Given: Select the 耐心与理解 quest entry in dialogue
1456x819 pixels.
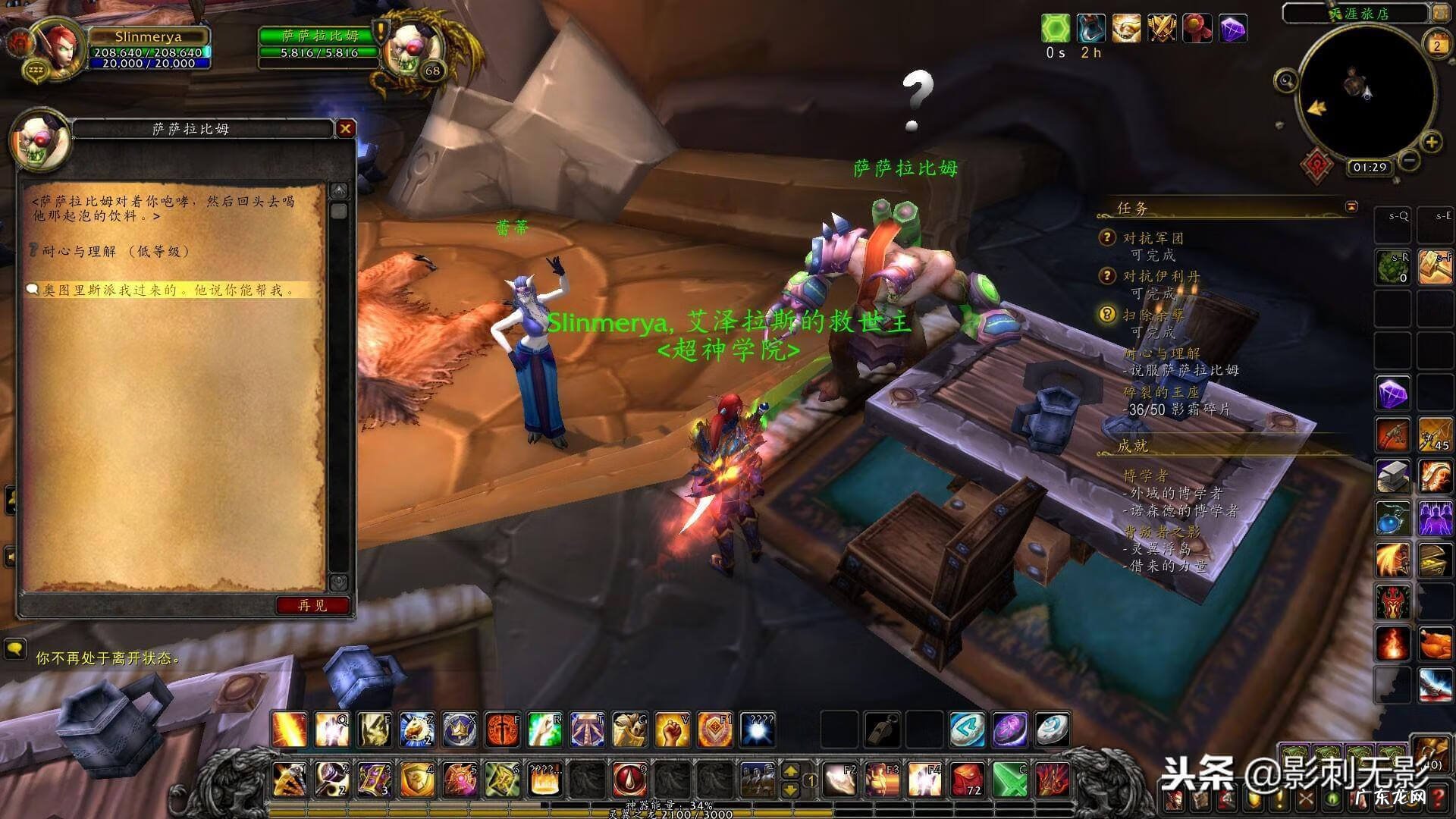Looking at the screenshot, I should click(x=115, y=251).
